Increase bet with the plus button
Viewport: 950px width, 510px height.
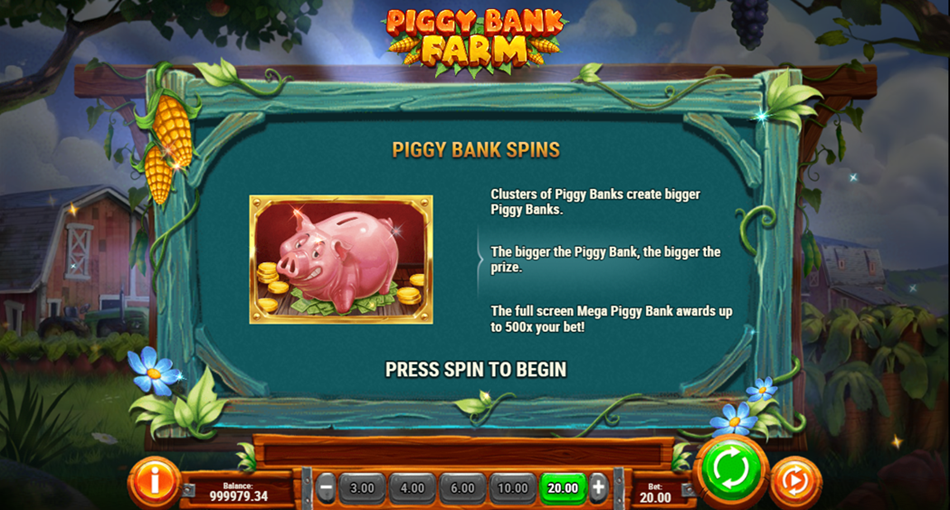tap(598, 488)
